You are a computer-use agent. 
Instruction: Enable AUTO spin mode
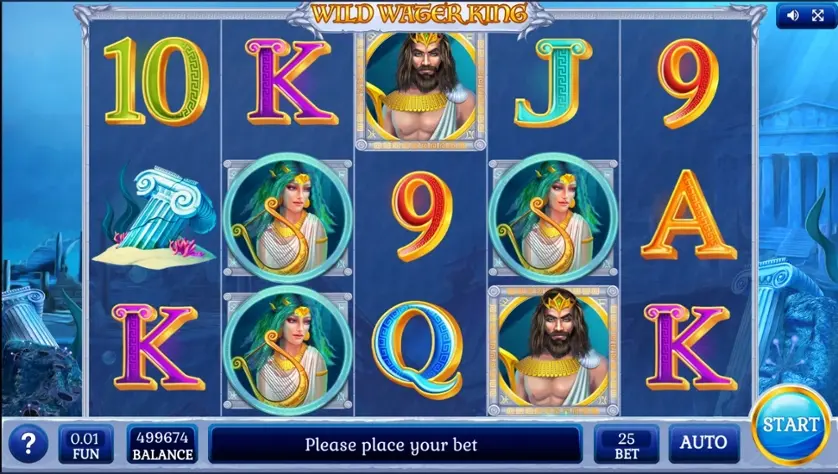point(704,443)
